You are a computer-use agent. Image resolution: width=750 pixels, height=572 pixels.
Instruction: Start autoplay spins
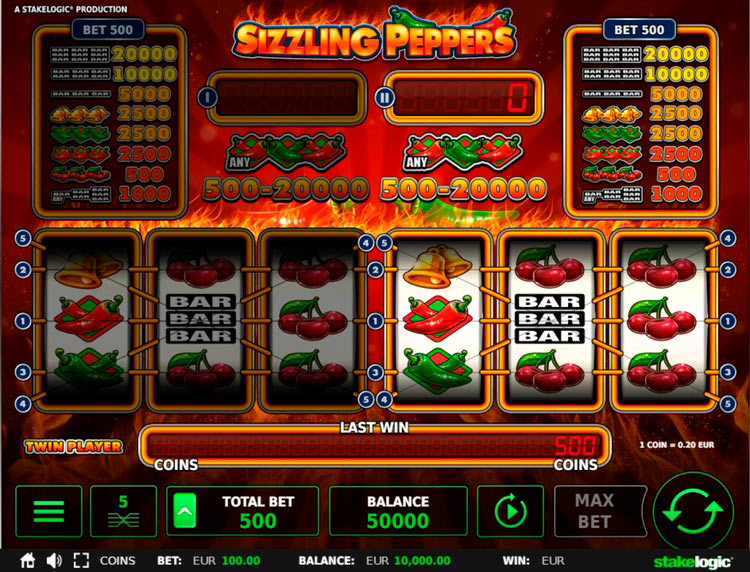point(510,512)
